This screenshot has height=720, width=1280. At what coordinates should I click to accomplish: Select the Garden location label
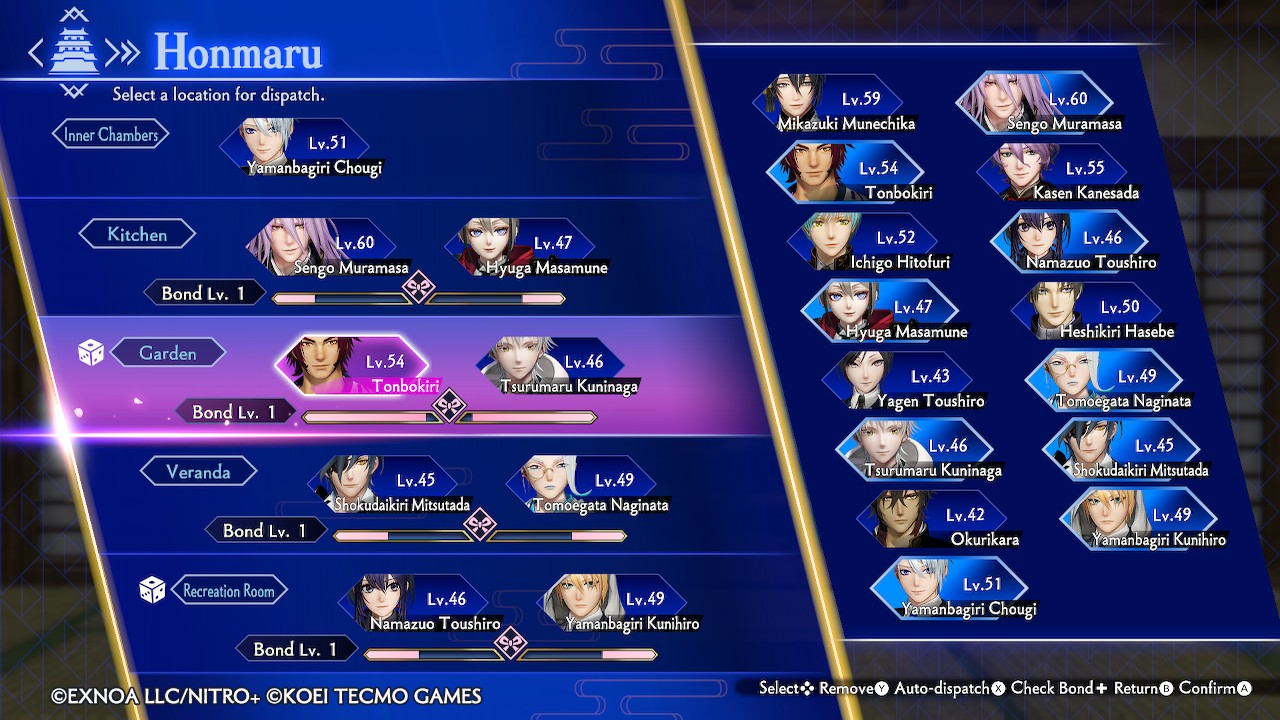[x=168, y=353]
